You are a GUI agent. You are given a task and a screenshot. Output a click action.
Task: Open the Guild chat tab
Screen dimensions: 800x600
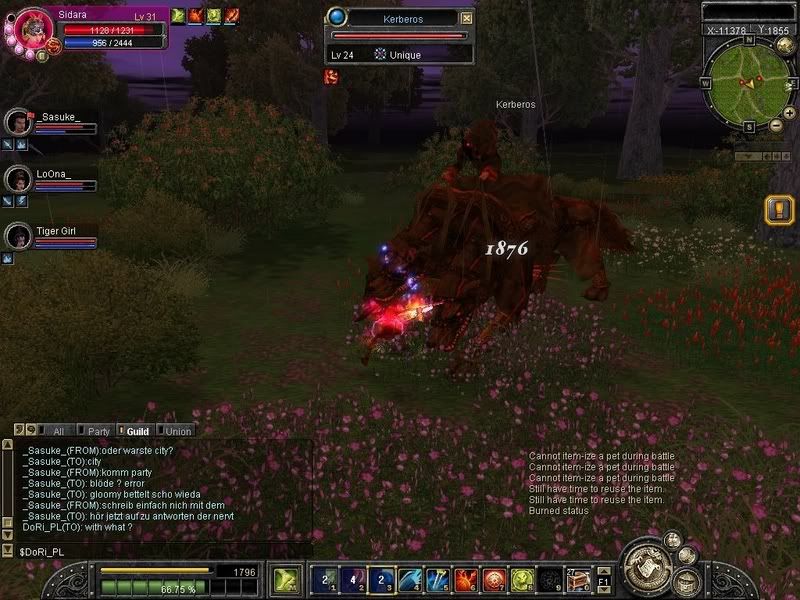tap(136, 431)
